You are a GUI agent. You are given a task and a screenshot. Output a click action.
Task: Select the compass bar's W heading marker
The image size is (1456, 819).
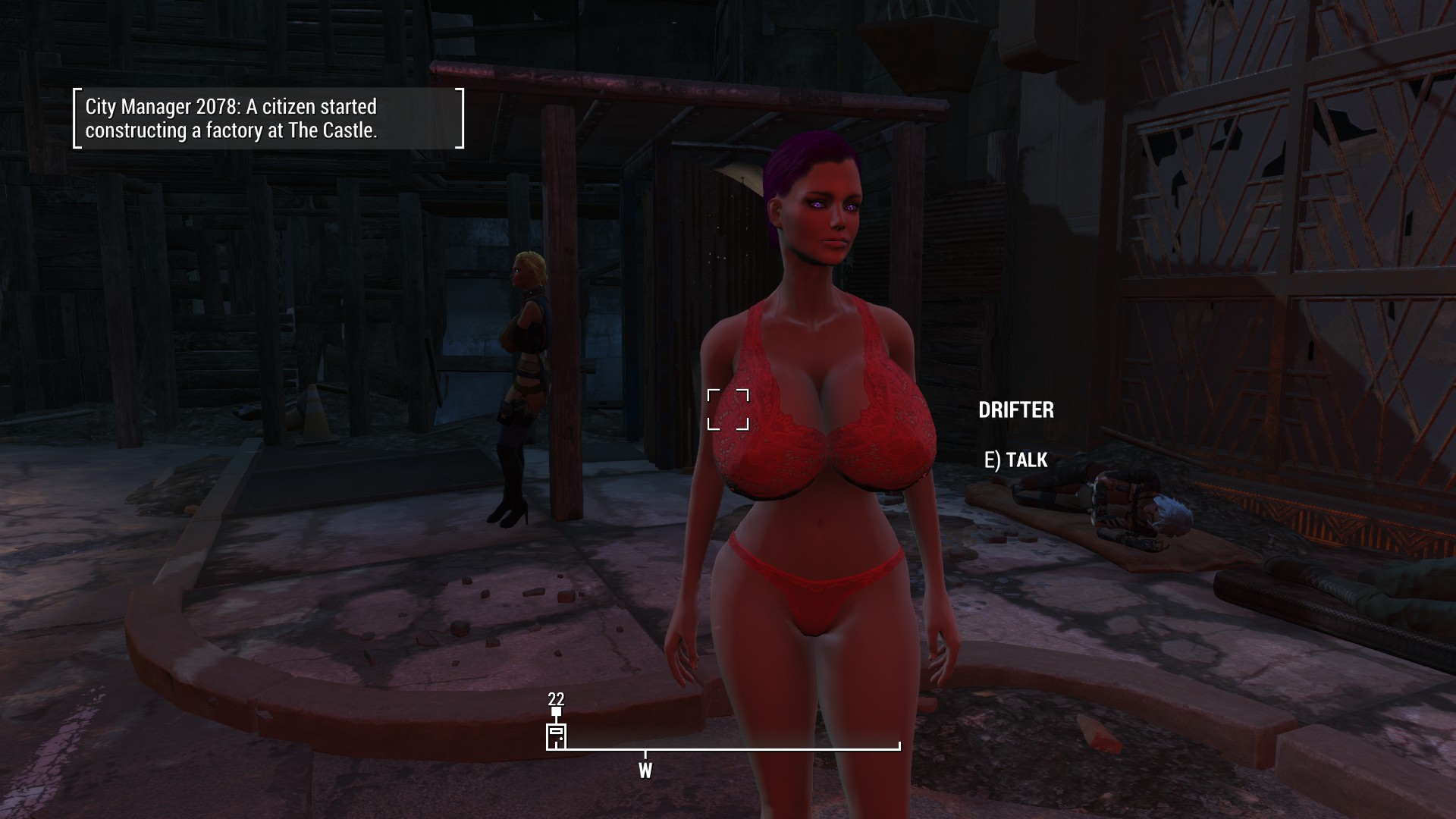pyautogui.click(x=645, y=770)
